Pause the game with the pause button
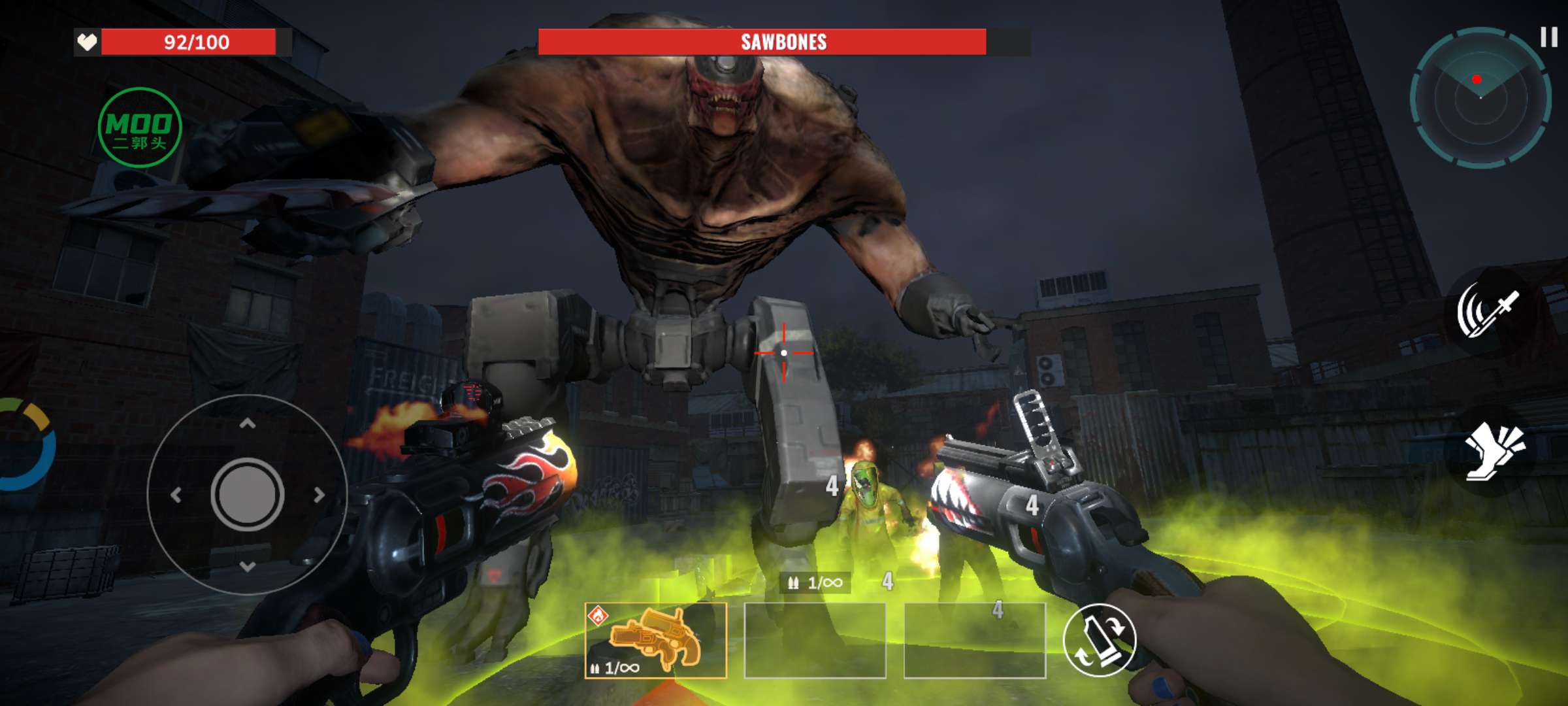Image resolution: width=1568 pixels, height=706 pixels. (1548, 37)
